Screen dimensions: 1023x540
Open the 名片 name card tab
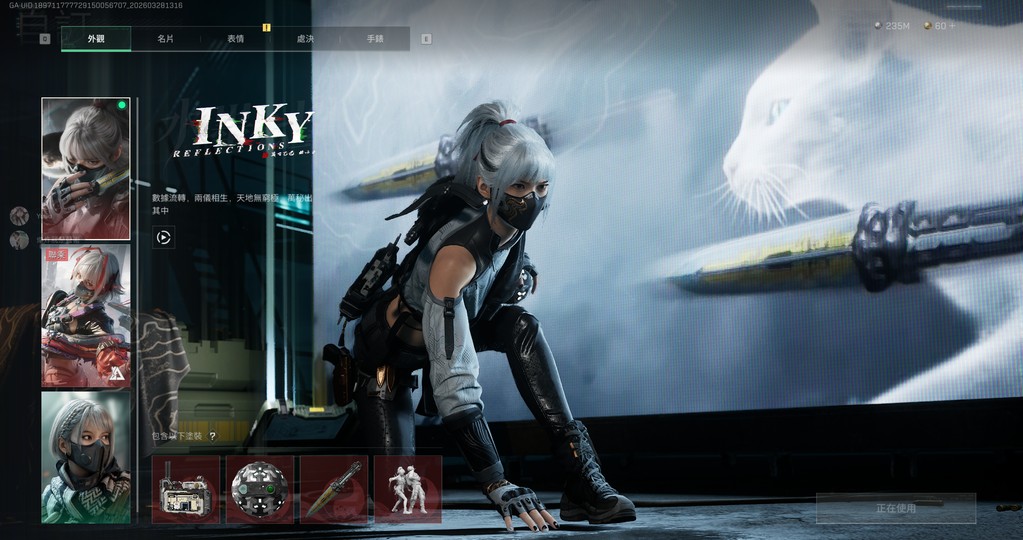point(165,39)
